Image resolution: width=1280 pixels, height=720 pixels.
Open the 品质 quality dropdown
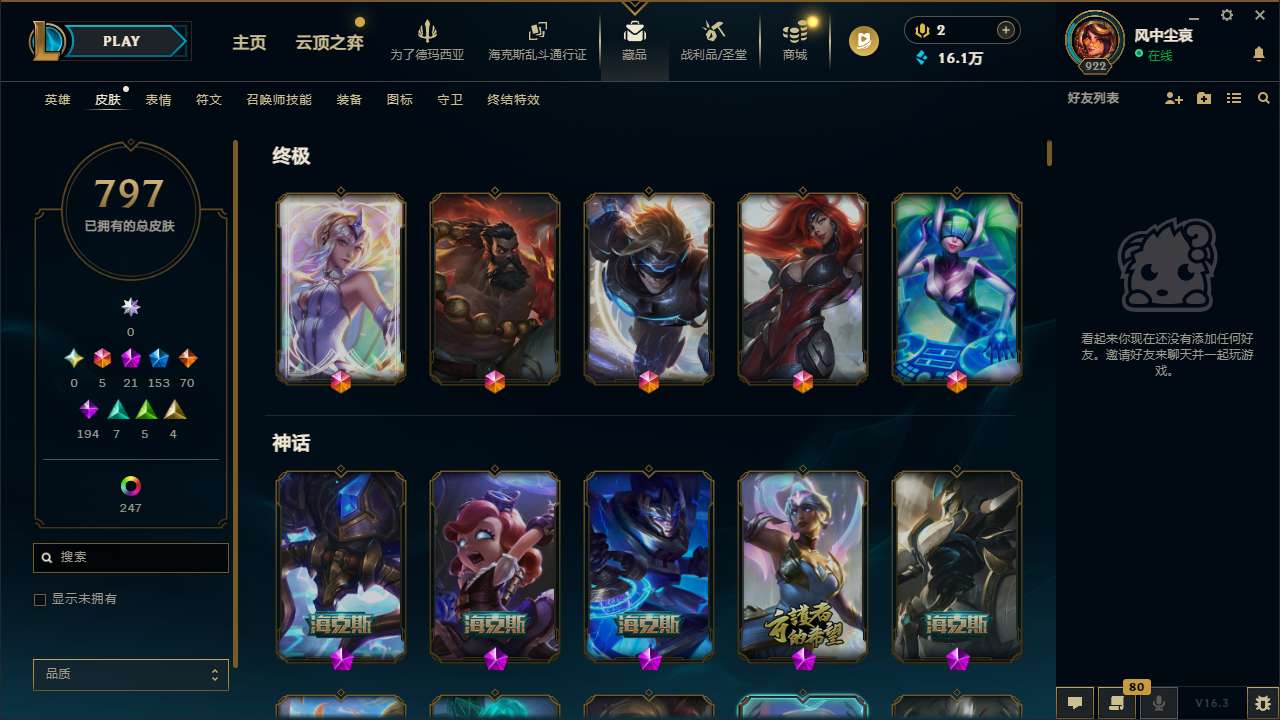pos(130,674)
